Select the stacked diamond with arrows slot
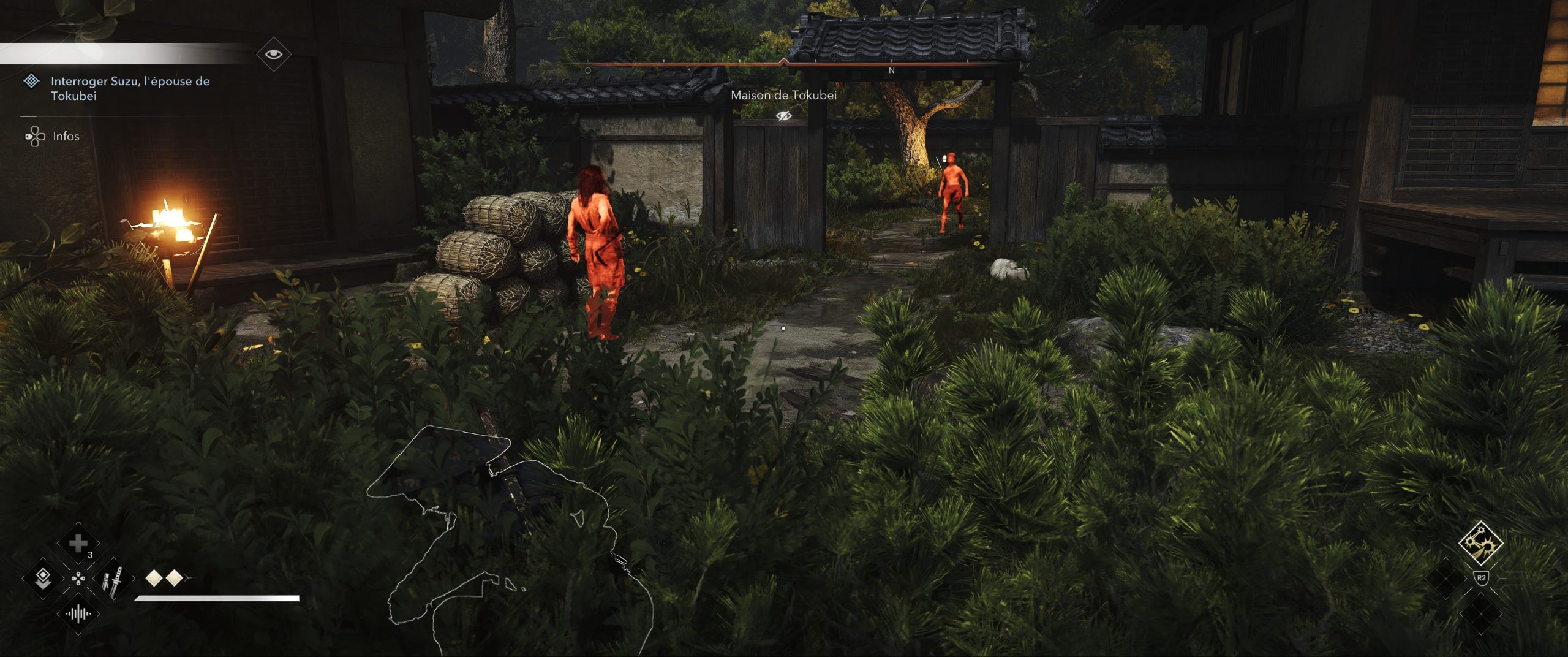This screenshot has height=657, width=1568. point(42,578)
